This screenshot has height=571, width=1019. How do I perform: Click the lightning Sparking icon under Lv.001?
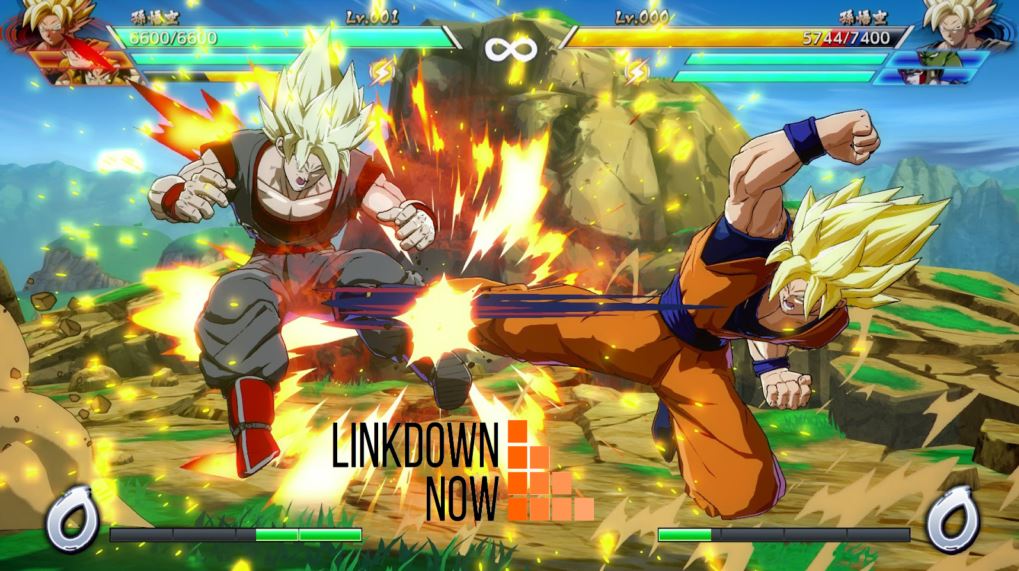(383, 70)
